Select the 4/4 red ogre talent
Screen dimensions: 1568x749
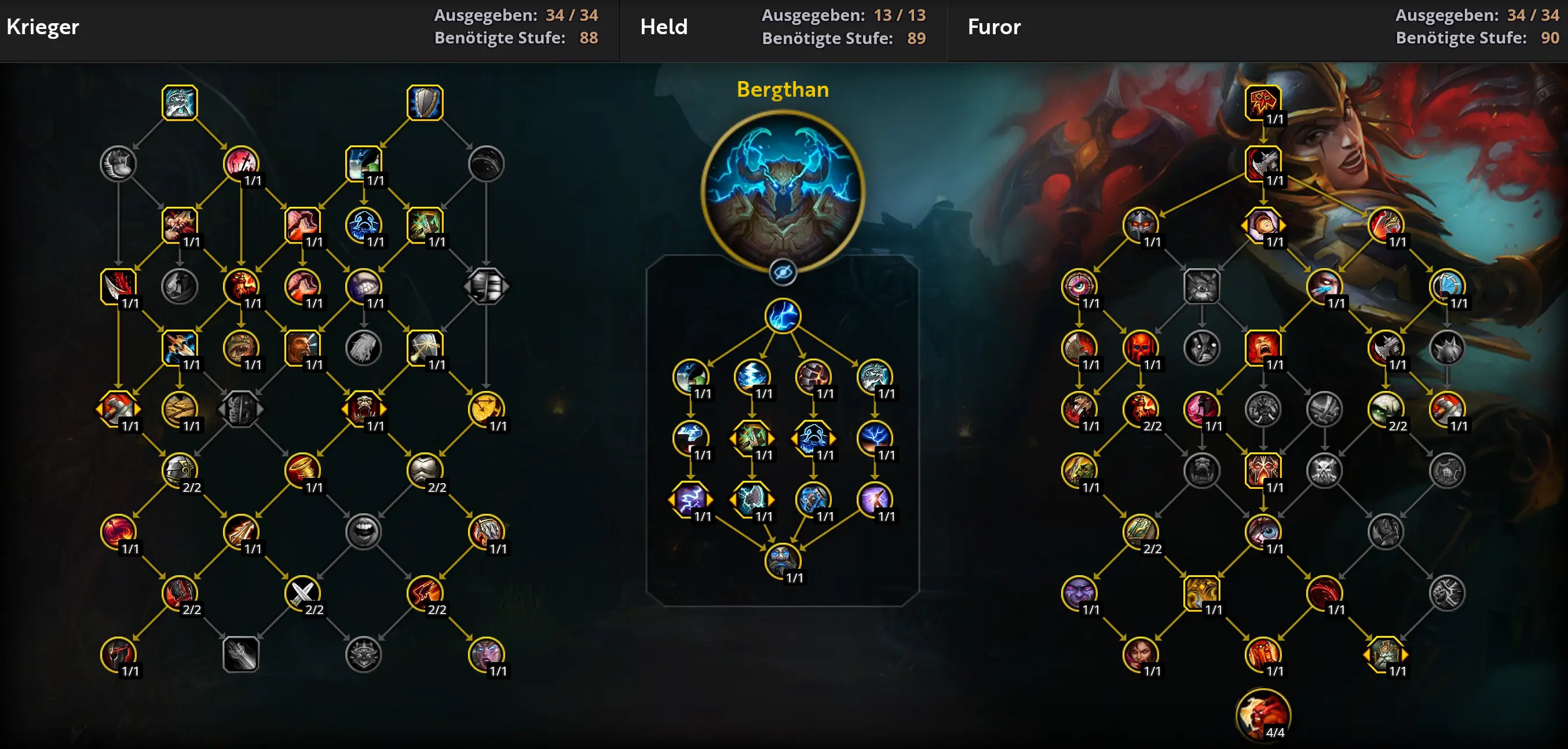(x=1263, y=714)
